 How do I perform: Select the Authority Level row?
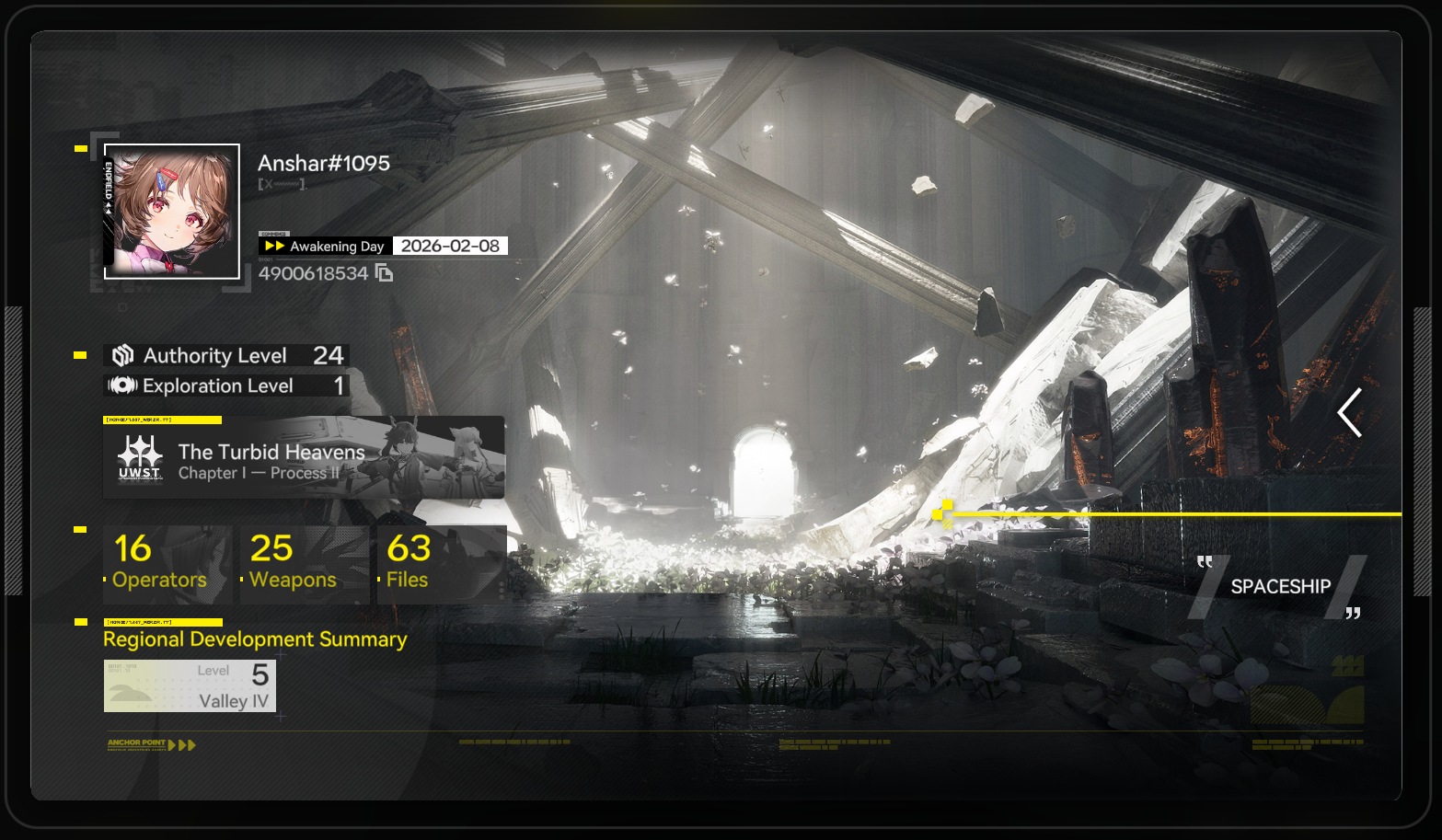pyautogui.click(x=226, y=356)
